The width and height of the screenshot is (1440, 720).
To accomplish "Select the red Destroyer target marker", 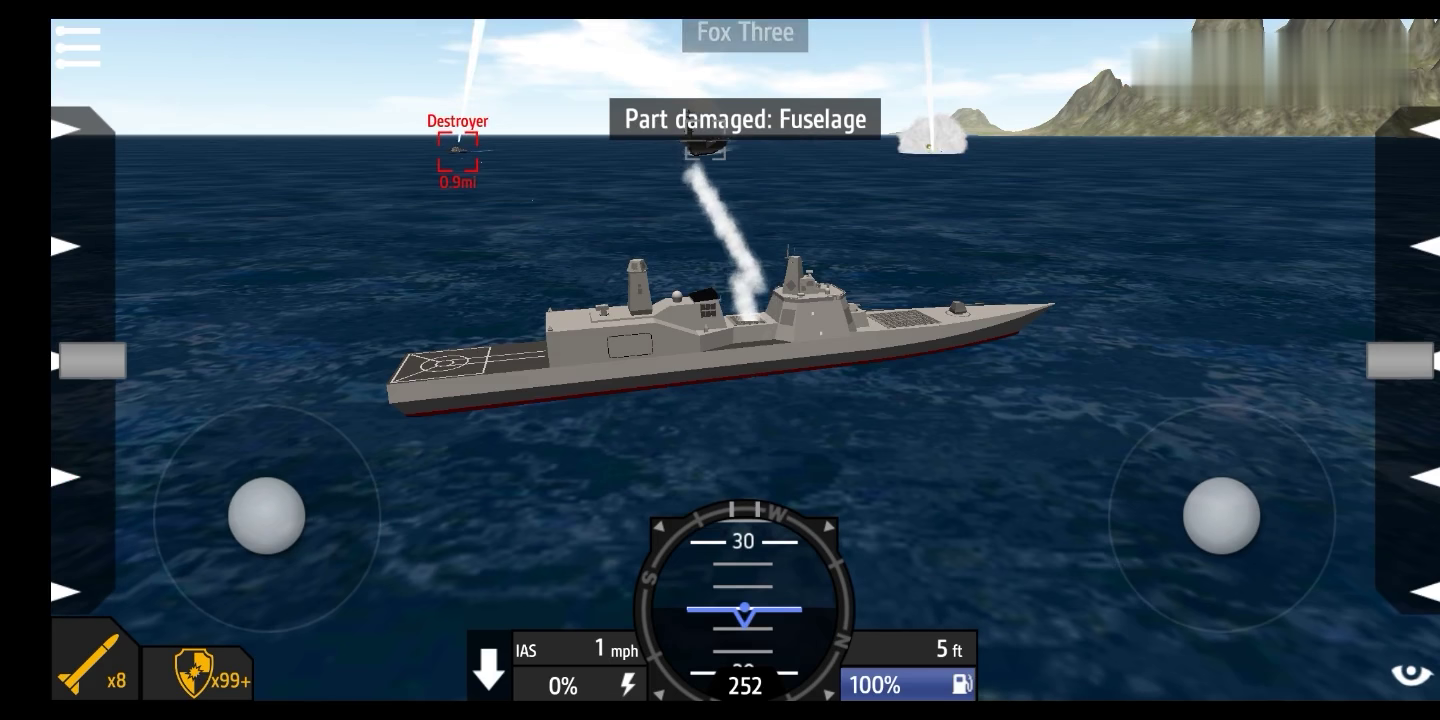I will (x=458, y=152).
